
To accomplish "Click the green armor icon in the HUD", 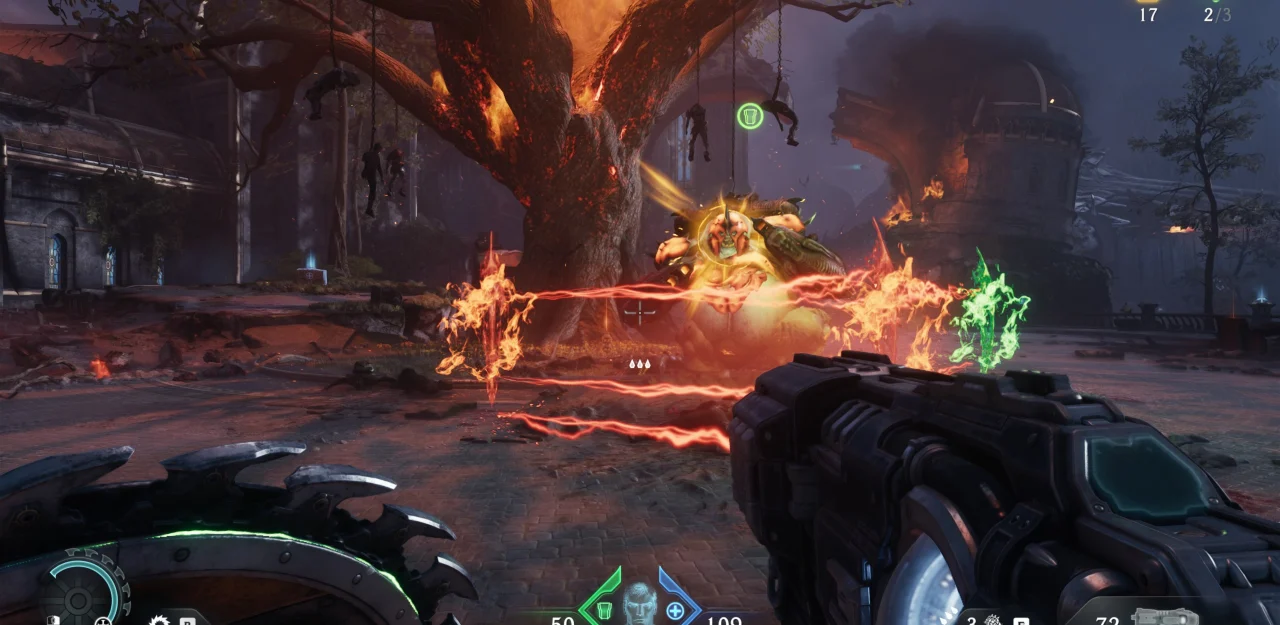I will point(604,609).
